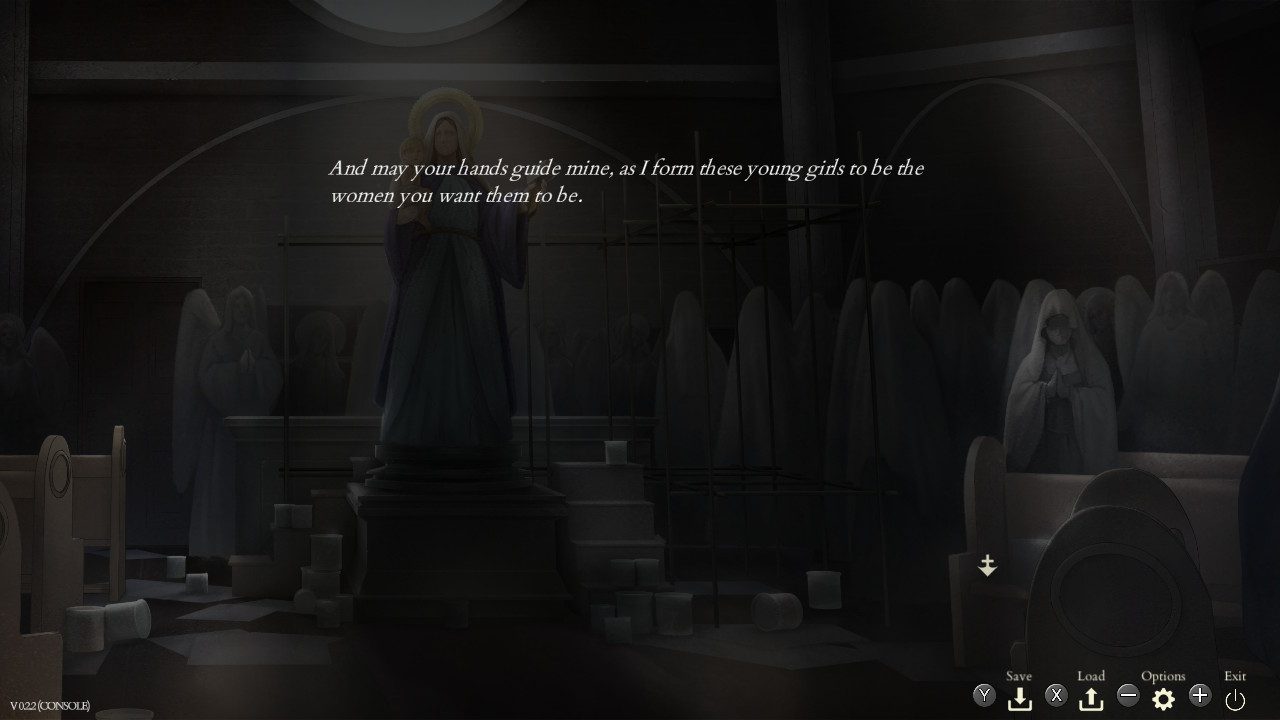Image resolution: width=1280 pixels, height=720 pixels.
Task: Select the Load label text
Action: (1090, 676)
